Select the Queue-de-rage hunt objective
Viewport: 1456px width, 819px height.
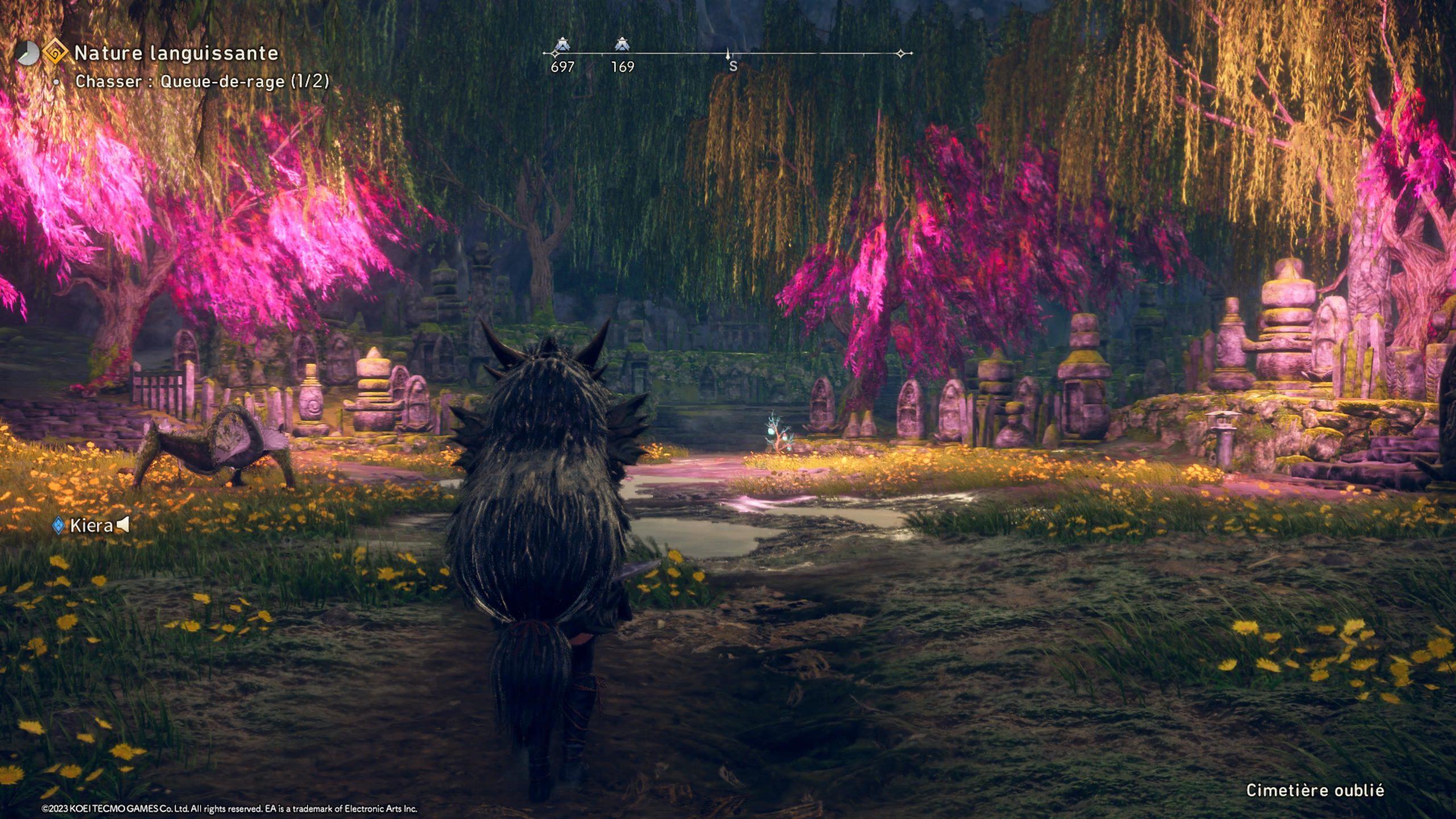point(202,81)
